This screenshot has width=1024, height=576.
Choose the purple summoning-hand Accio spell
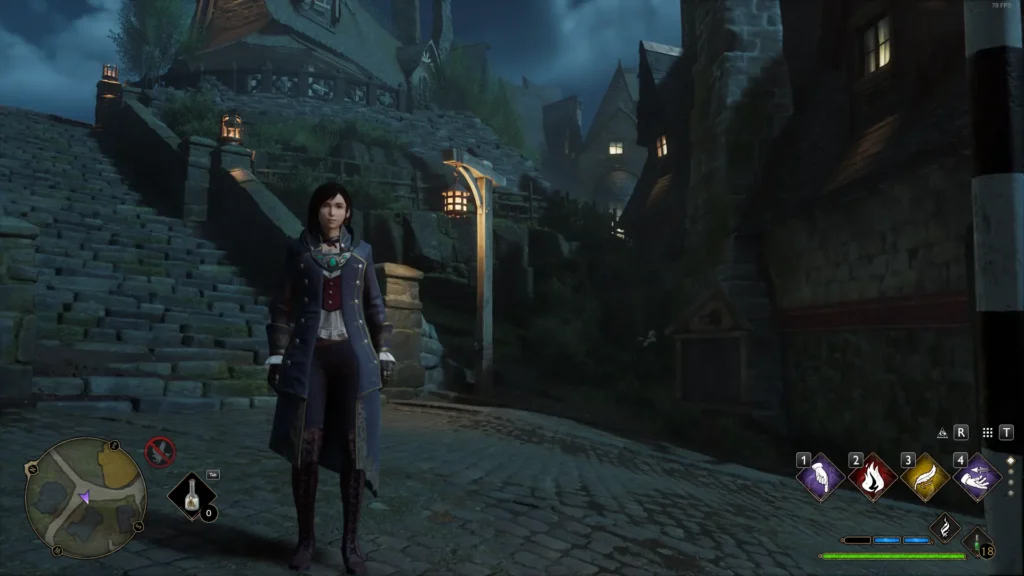pos(977,477)
